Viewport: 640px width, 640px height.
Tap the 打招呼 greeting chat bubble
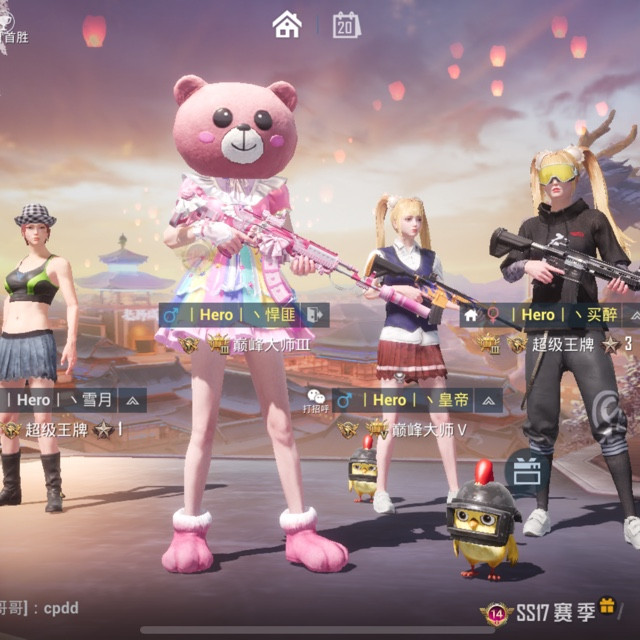pyautogui.click(x=316, y=400)
